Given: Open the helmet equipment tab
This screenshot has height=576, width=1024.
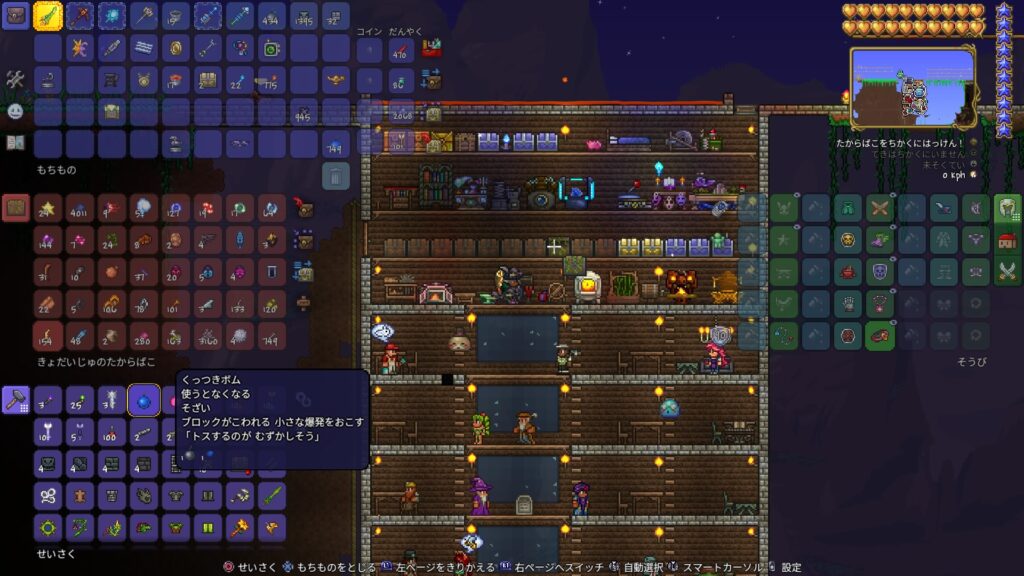Looking at the screenshot, I should tap(1007, 208).
